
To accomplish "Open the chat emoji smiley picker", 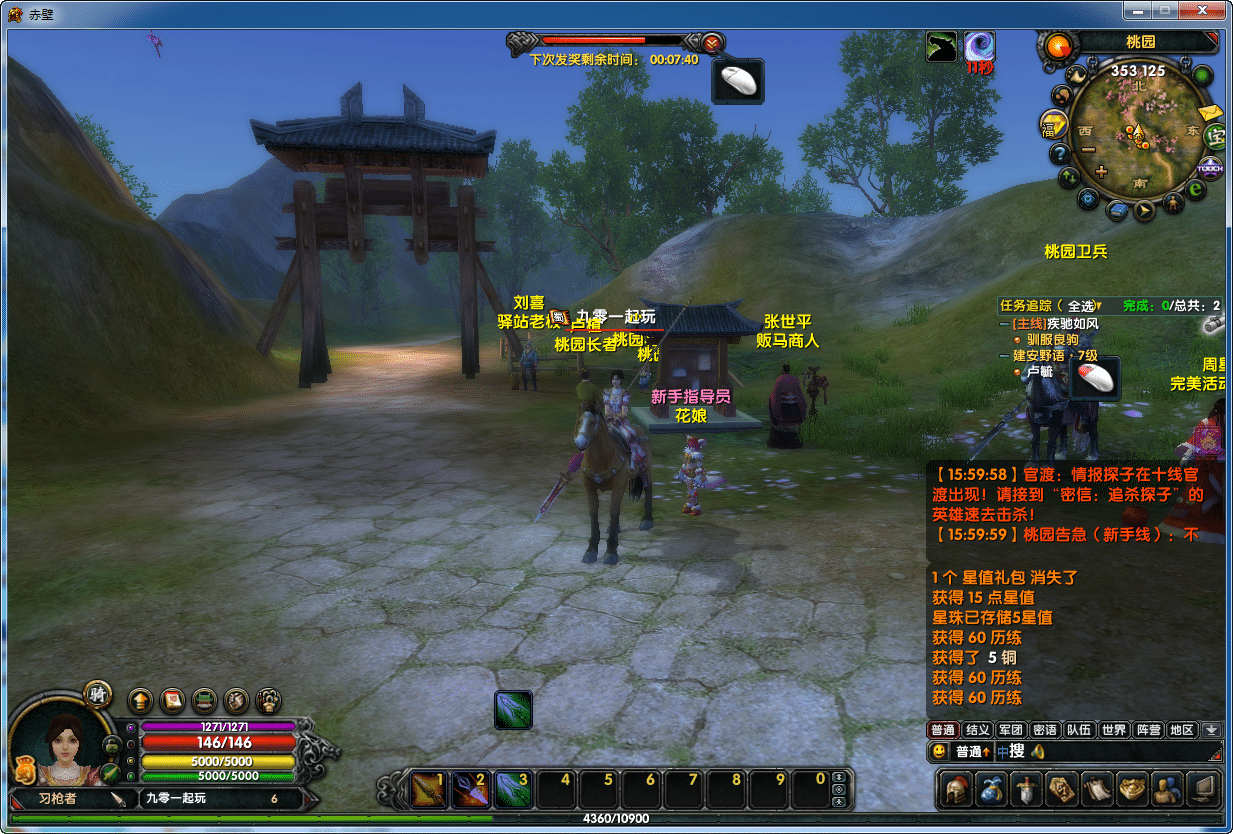I will click(x=939, y=751).
